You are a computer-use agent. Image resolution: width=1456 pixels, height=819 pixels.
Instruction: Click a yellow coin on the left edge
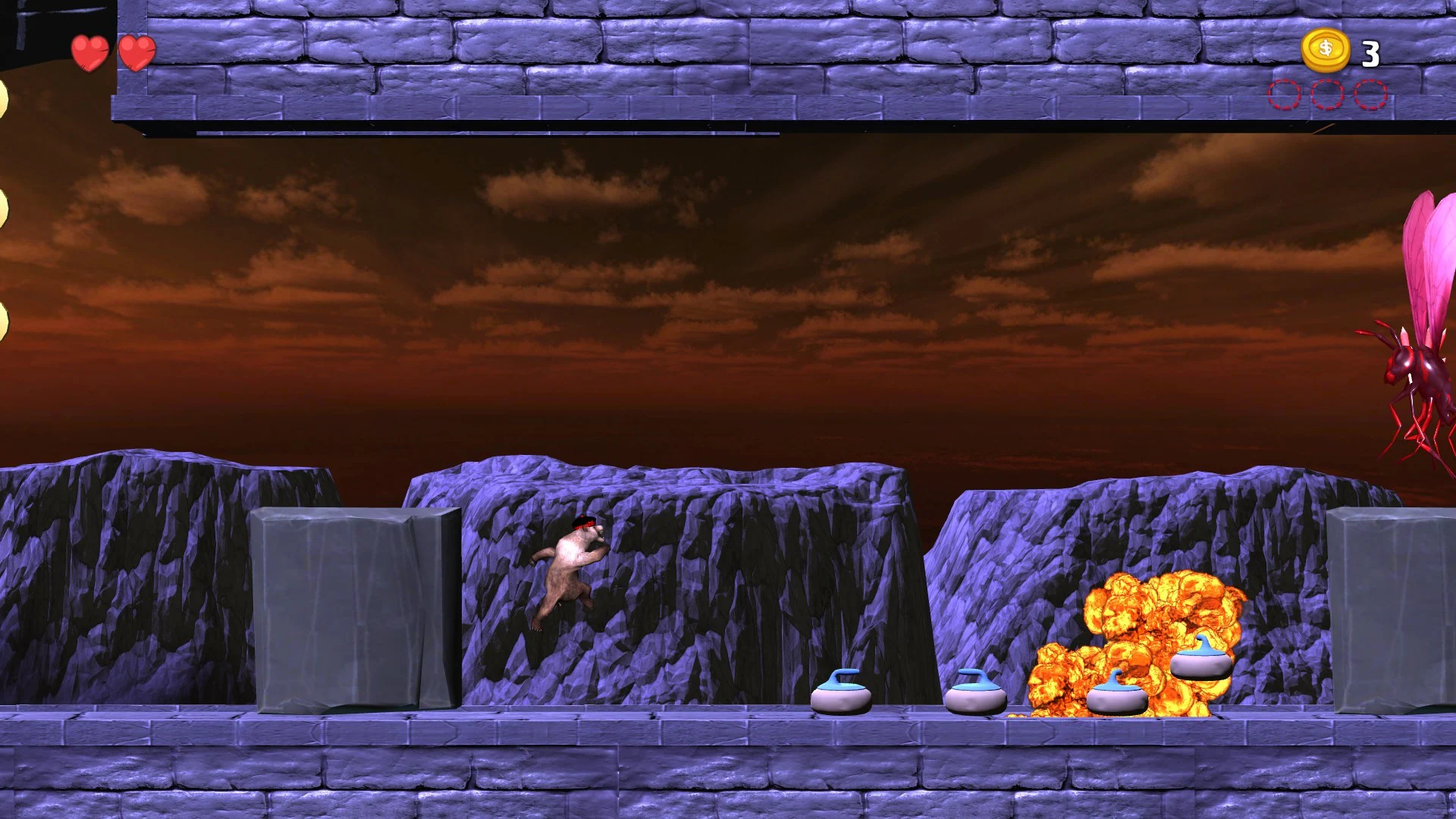[x=4, y=205]
